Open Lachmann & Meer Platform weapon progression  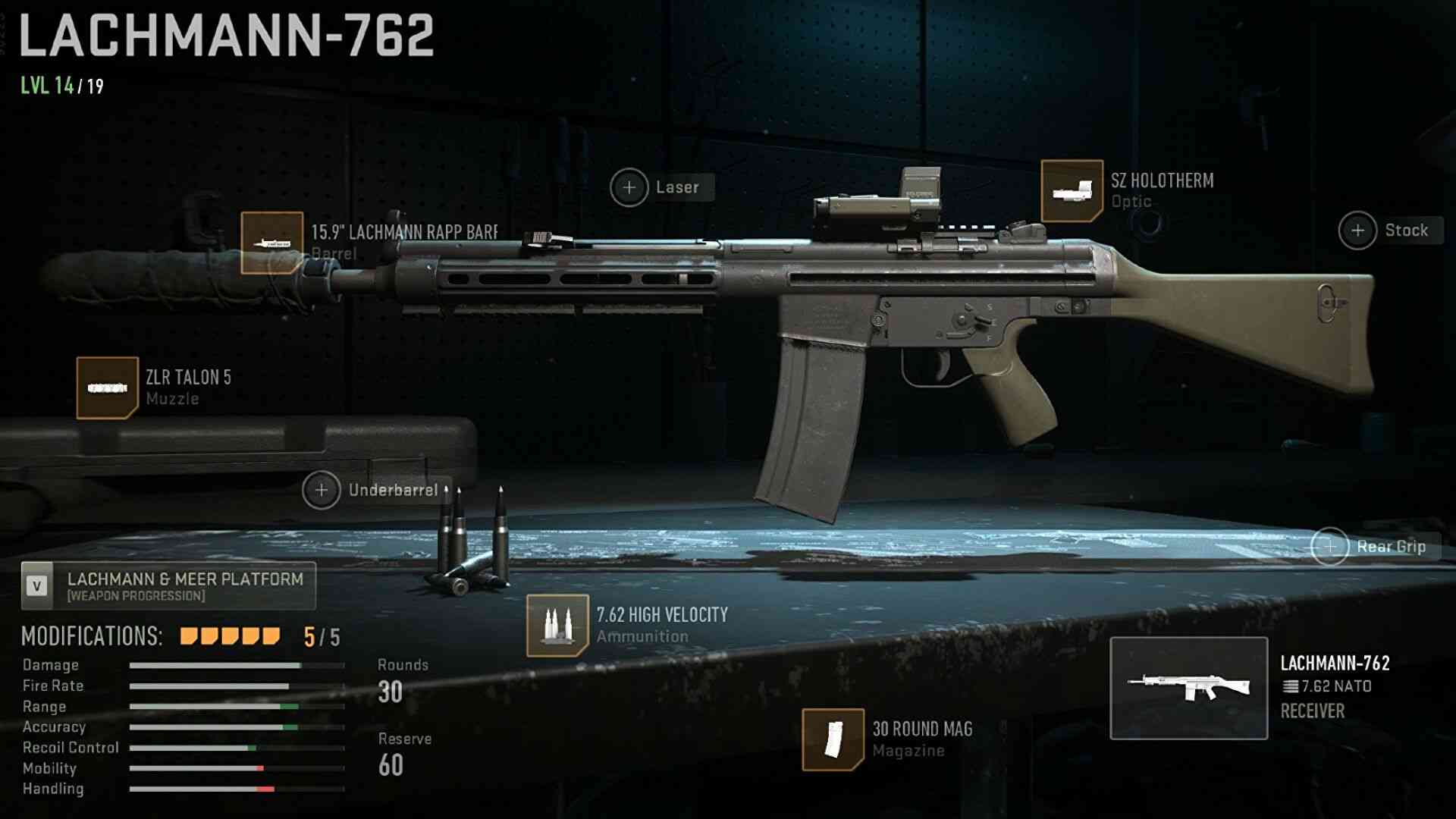[x=168, y=586]
